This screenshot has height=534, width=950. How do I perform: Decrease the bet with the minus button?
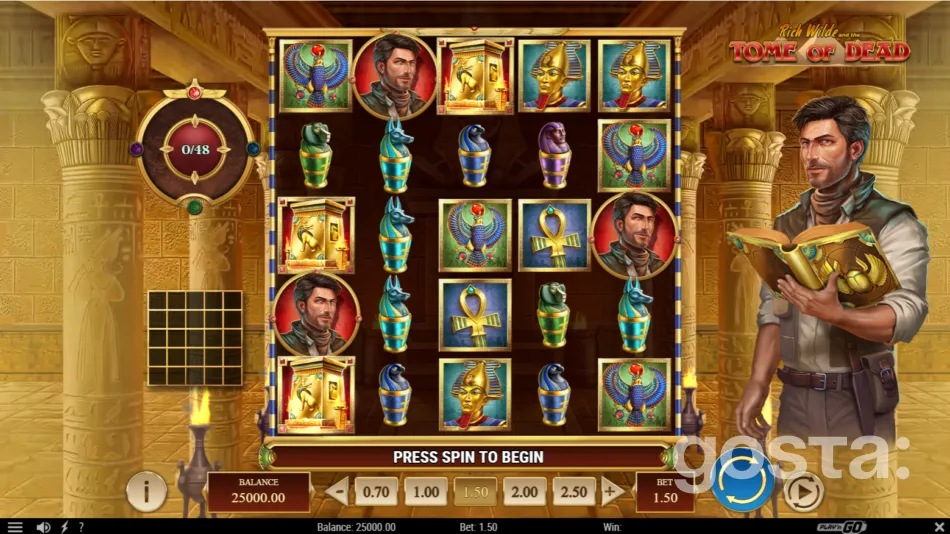(x=338, y=492)
